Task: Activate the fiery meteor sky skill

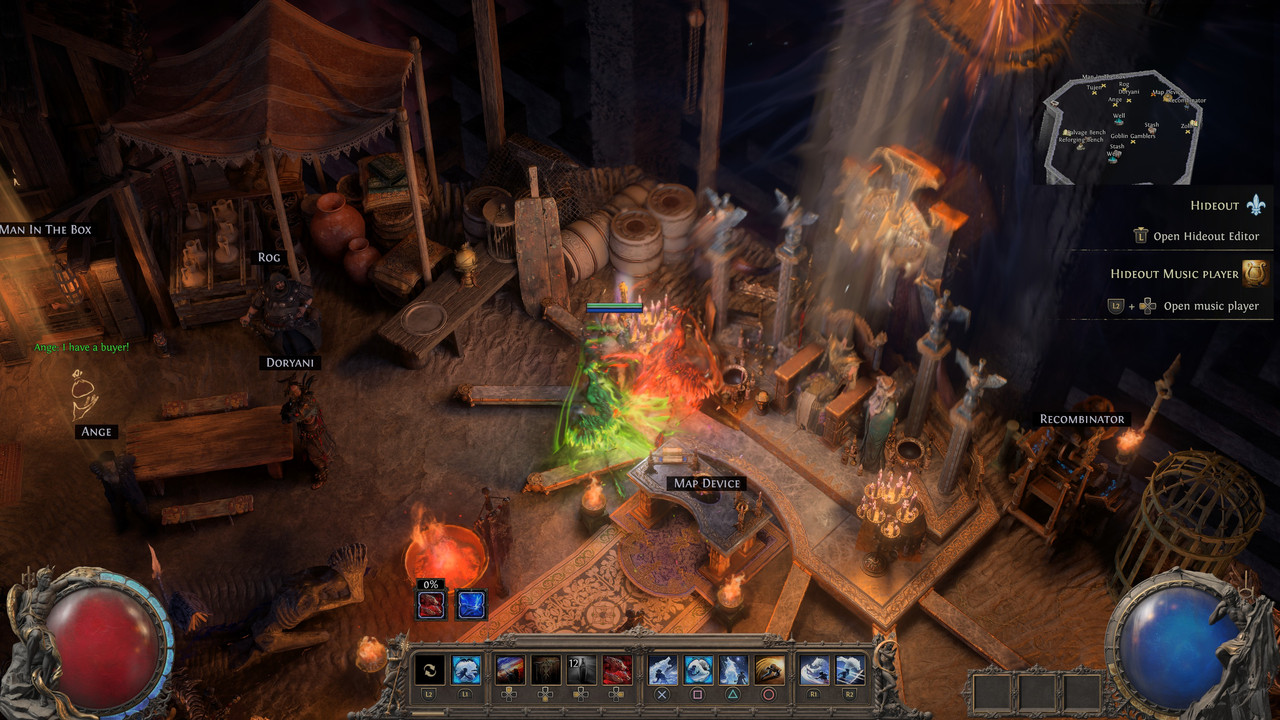Action: point(510,670)
